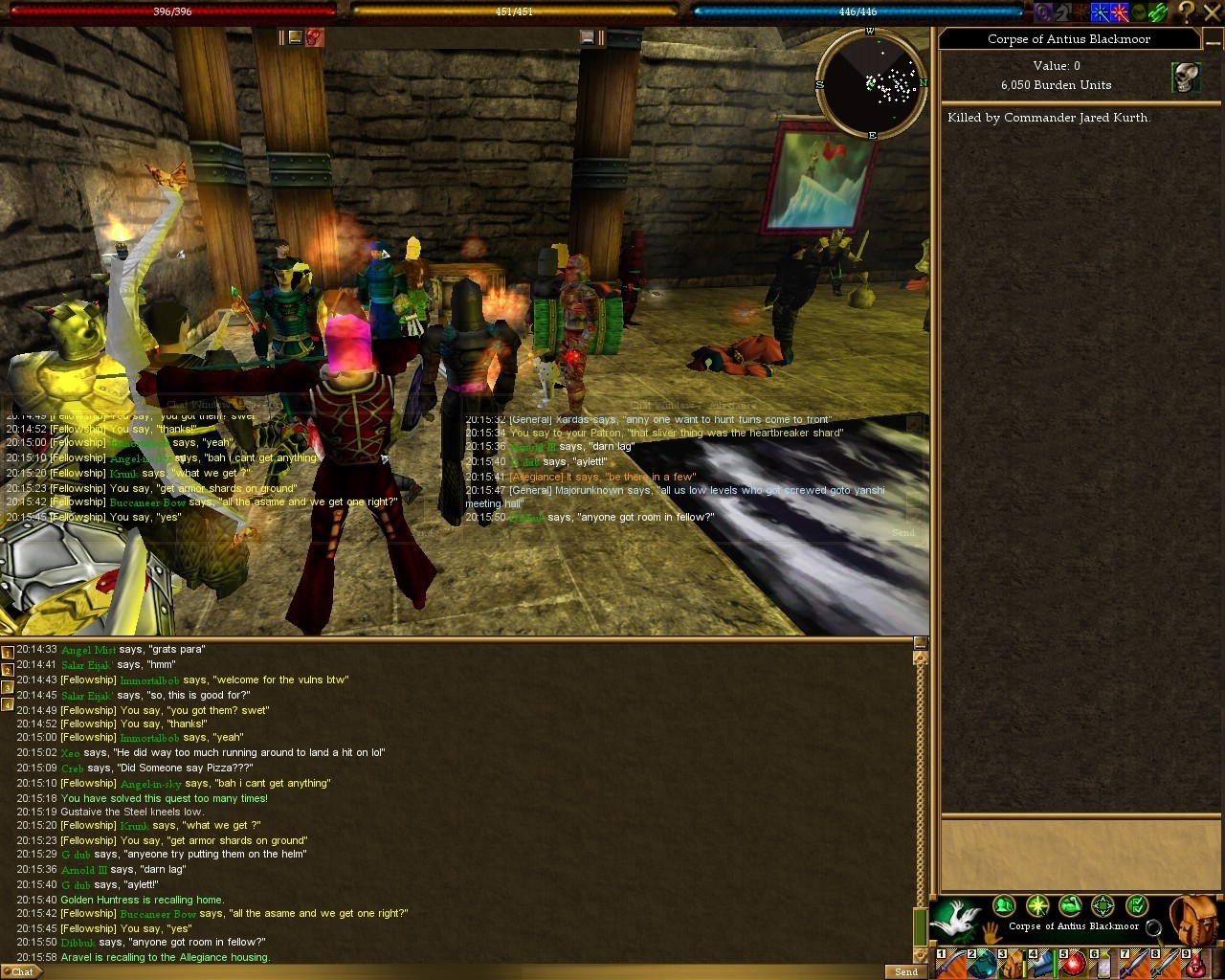
Task: Open the flexed arm character attributes panel
Action: [1070, 904]
